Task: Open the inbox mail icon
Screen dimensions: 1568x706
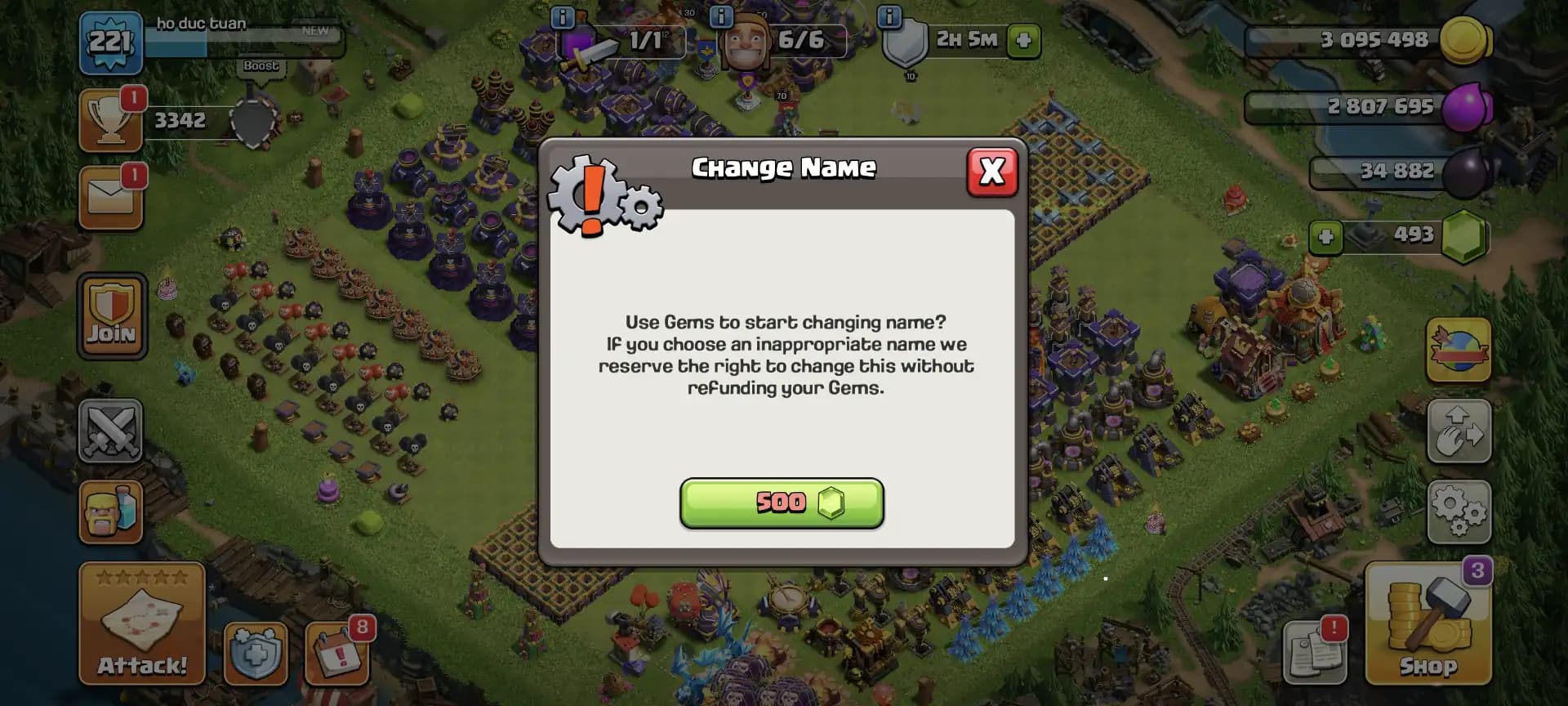Action: (111, 196)
